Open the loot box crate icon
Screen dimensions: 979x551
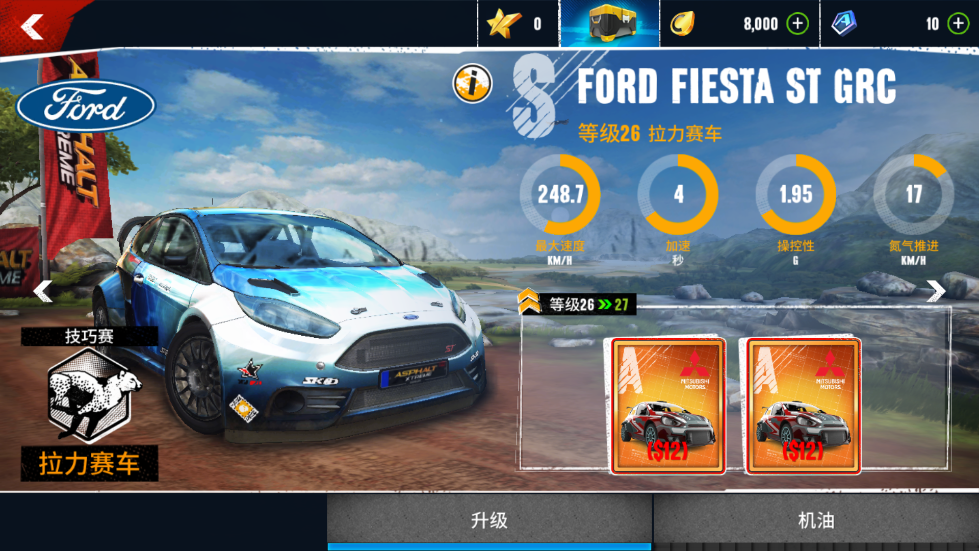[x=609, y=24]
